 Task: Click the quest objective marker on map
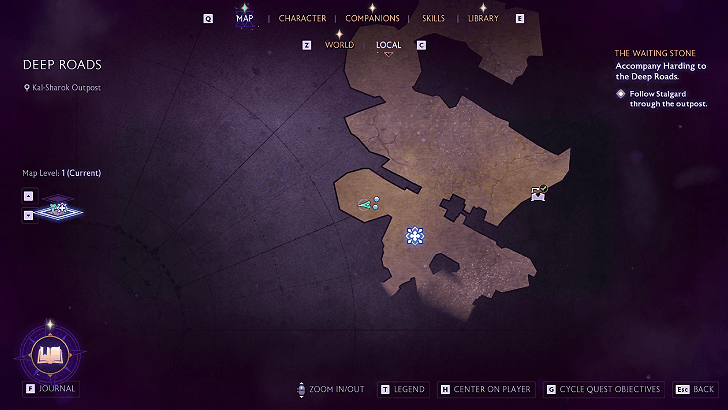pos(414,236)
